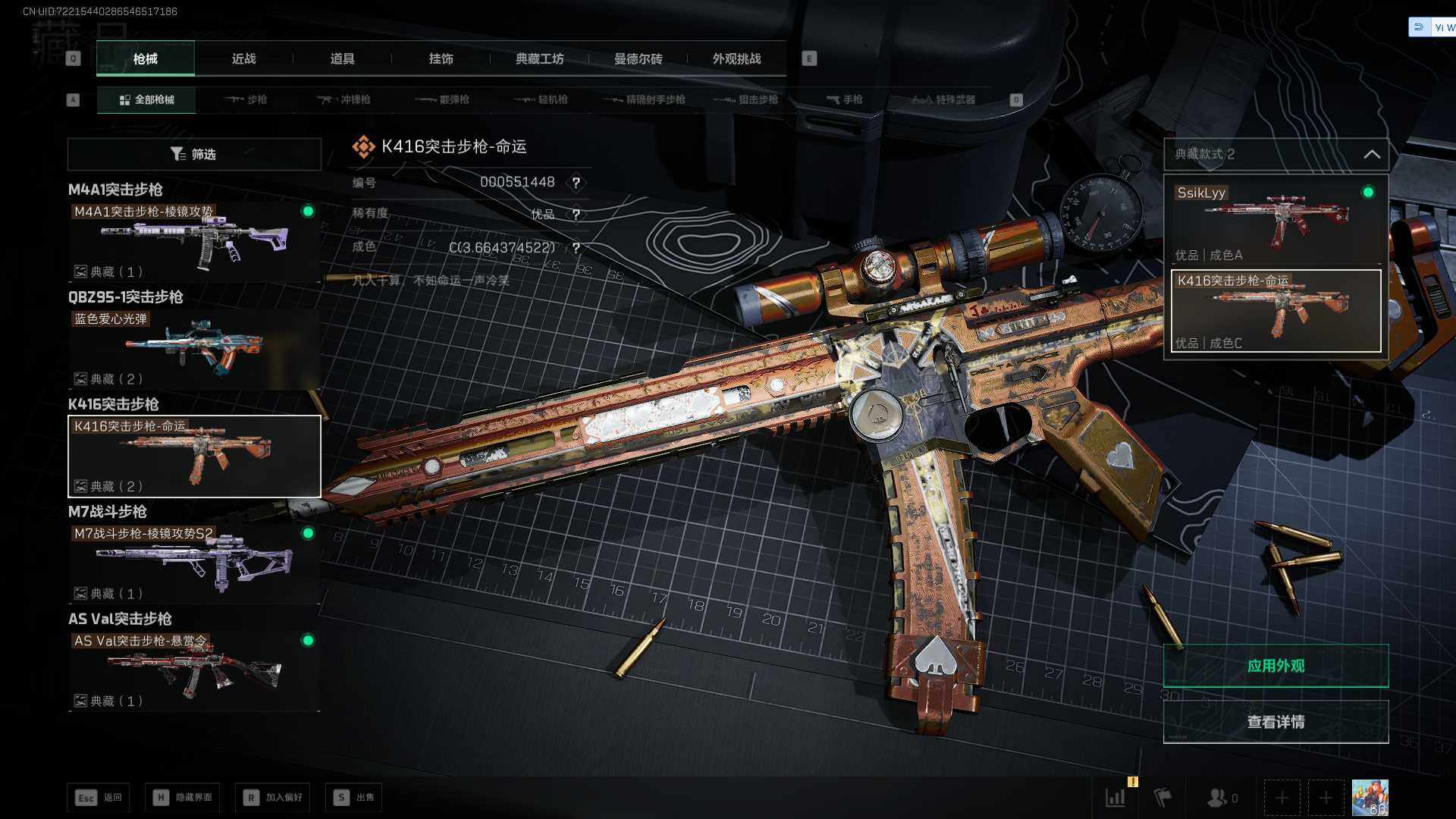
Task: Collapse the 典藏款式 dropdown
Action: coord(1371,154)
